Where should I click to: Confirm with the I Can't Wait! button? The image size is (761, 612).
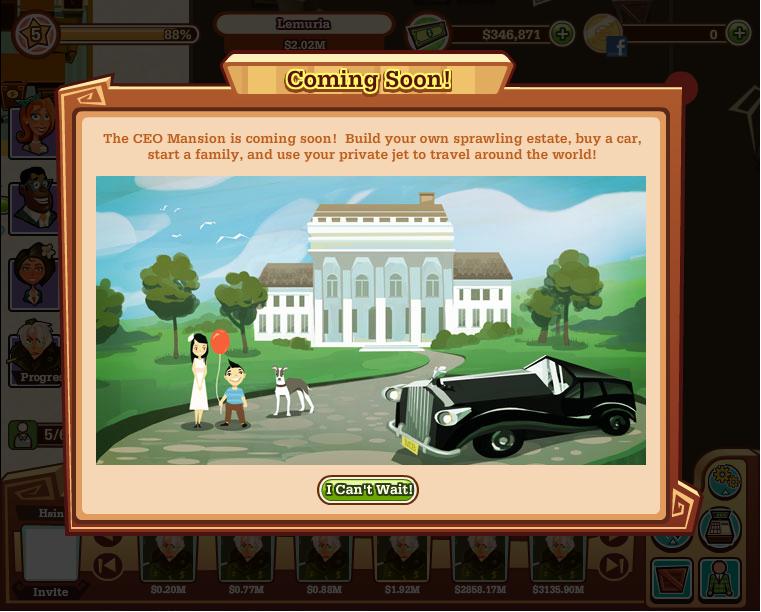368,490
